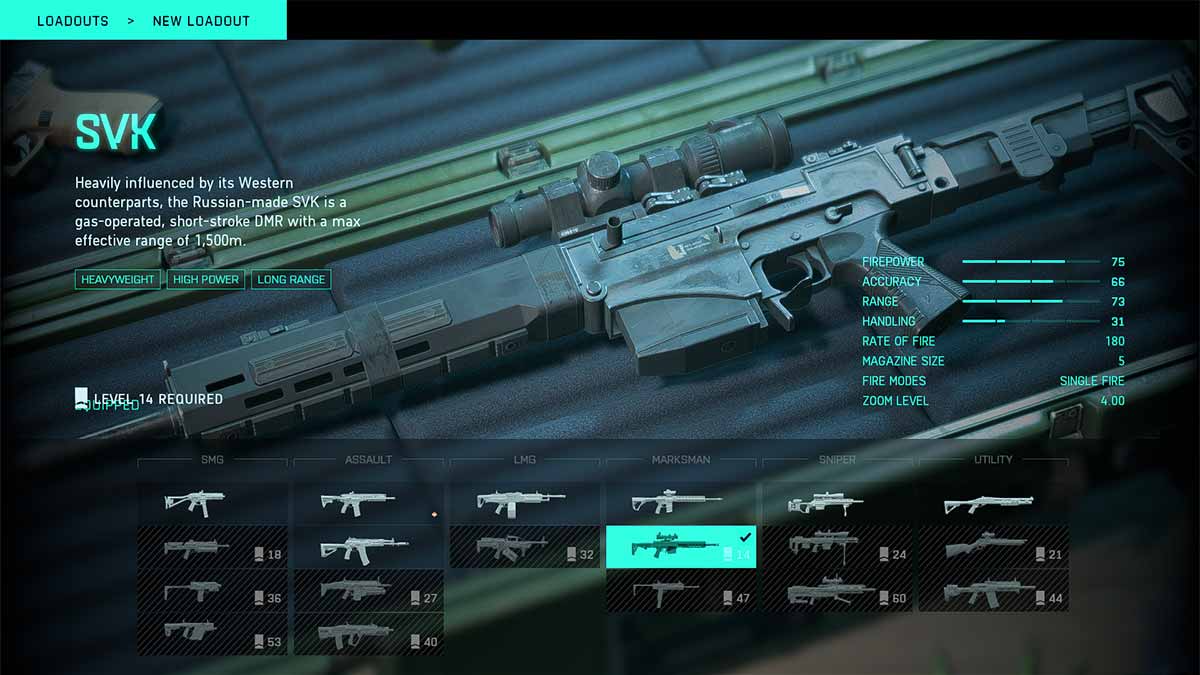Select the SMG requiring level 53
The width and height of the screenshot is (1200, 675).
(x=212, y=634)
